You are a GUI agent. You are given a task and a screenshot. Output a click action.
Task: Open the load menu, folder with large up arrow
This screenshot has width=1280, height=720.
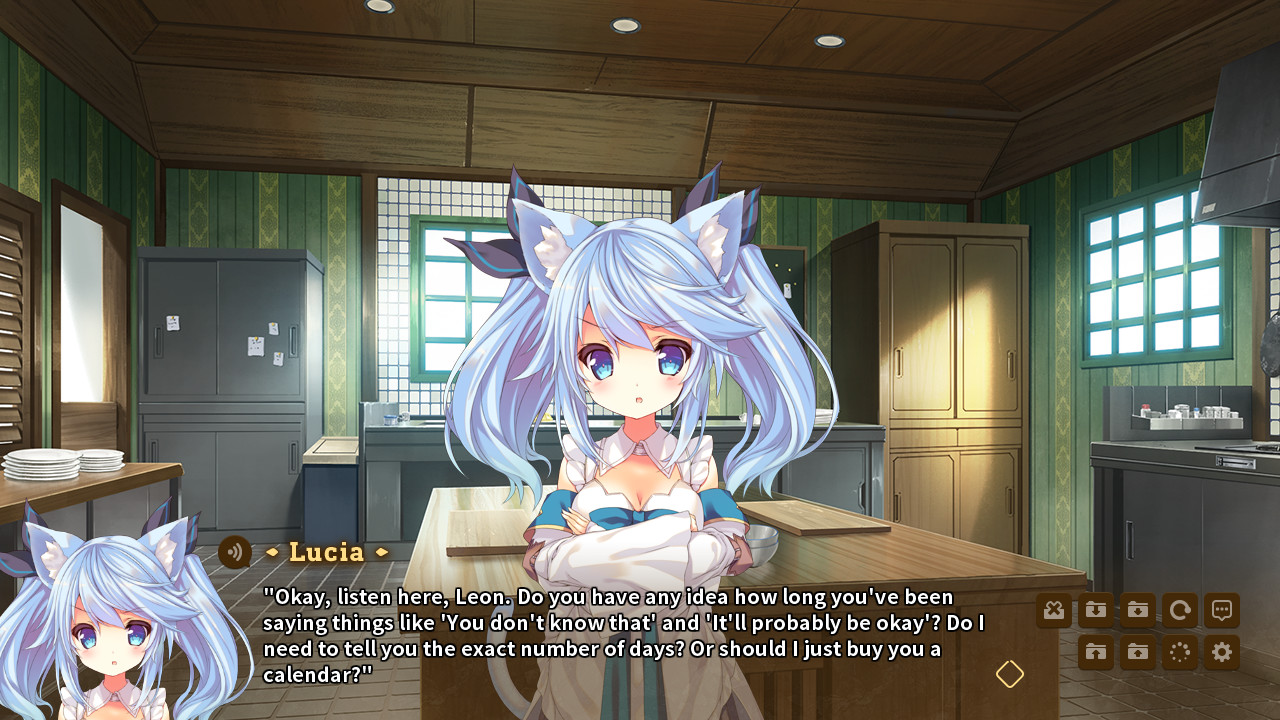click(1096, 653)
